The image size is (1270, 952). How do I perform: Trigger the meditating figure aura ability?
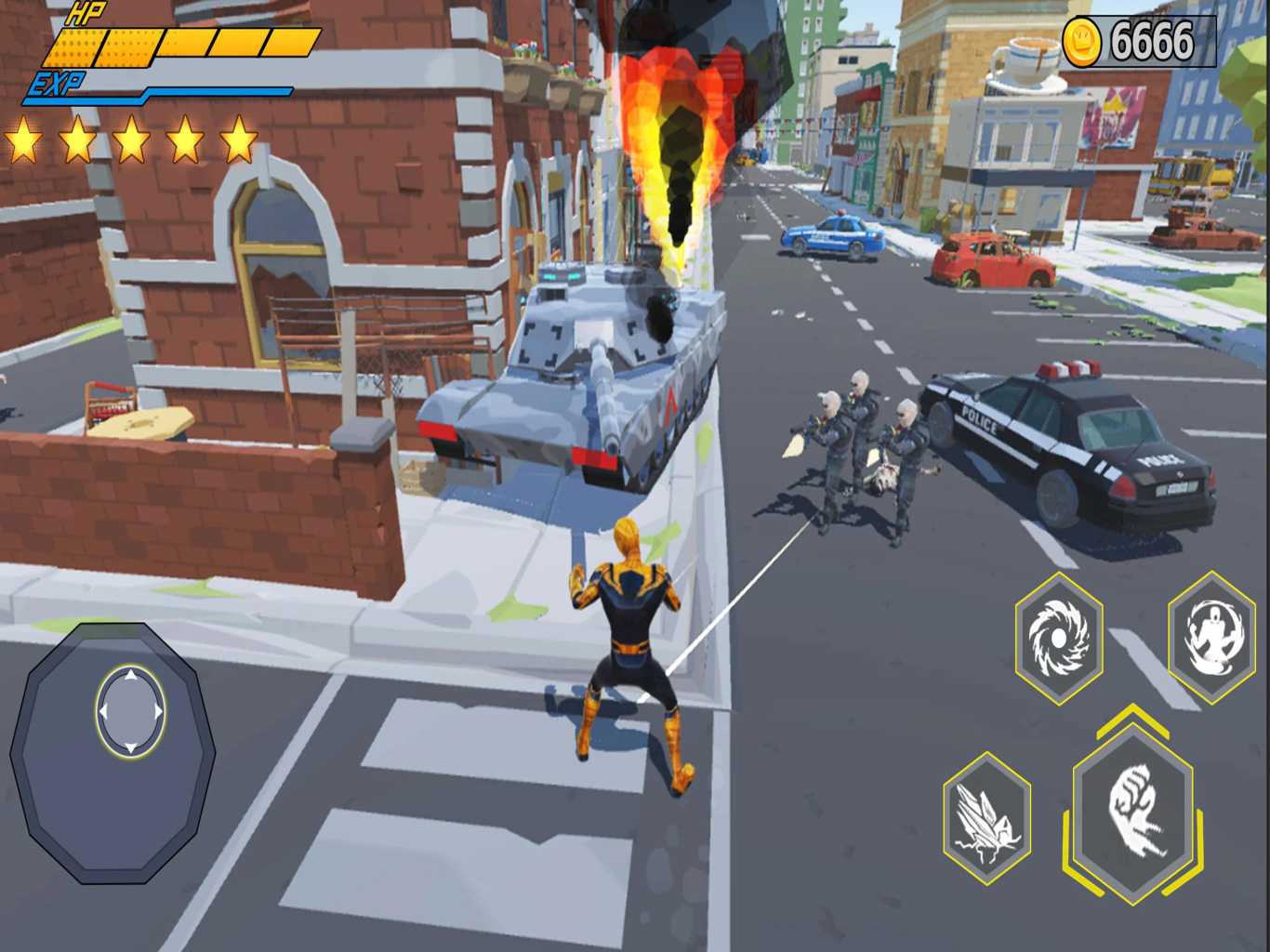click(x=1210, y=637)
